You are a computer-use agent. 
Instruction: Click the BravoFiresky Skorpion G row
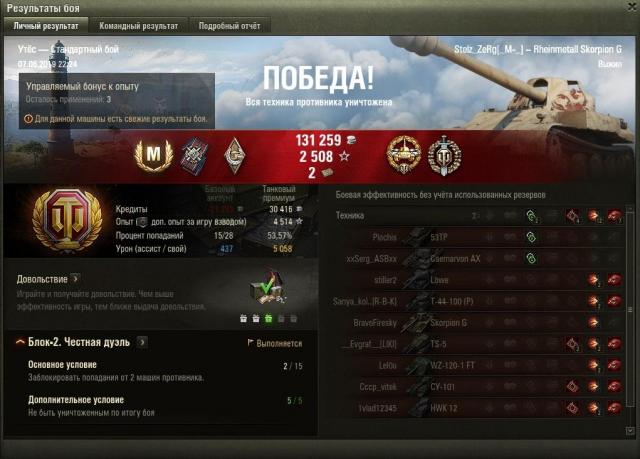pos(480,322)
